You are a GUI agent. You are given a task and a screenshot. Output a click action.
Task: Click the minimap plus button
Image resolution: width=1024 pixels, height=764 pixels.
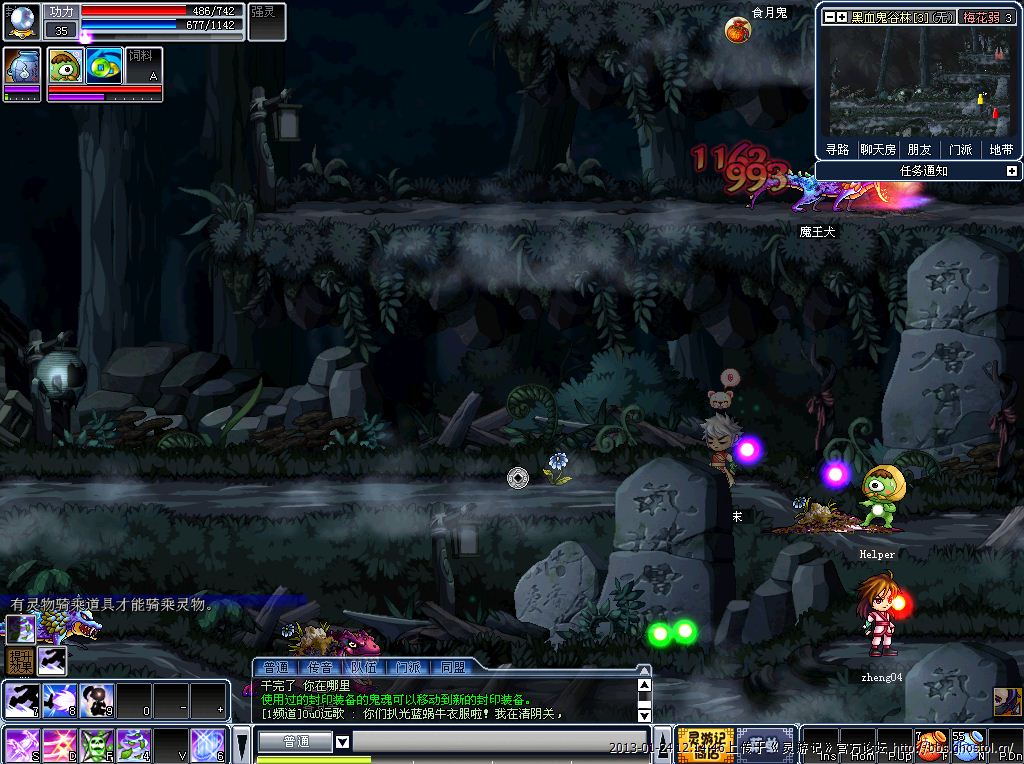pos(842,17)
